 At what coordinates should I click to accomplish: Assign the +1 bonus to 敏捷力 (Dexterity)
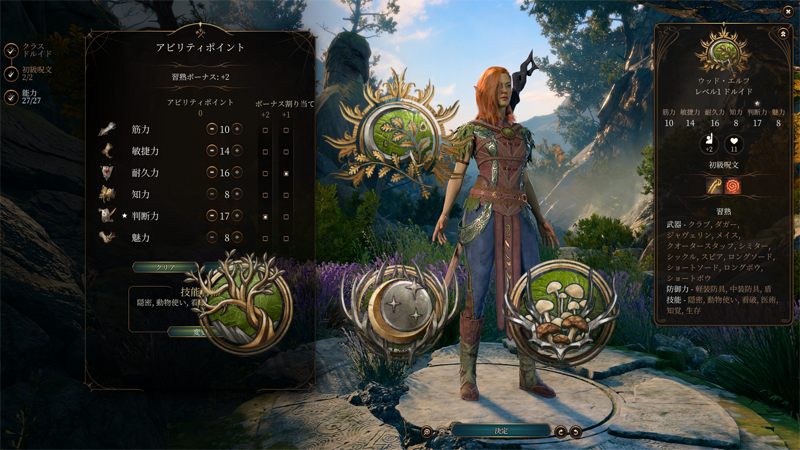(286, 151)
